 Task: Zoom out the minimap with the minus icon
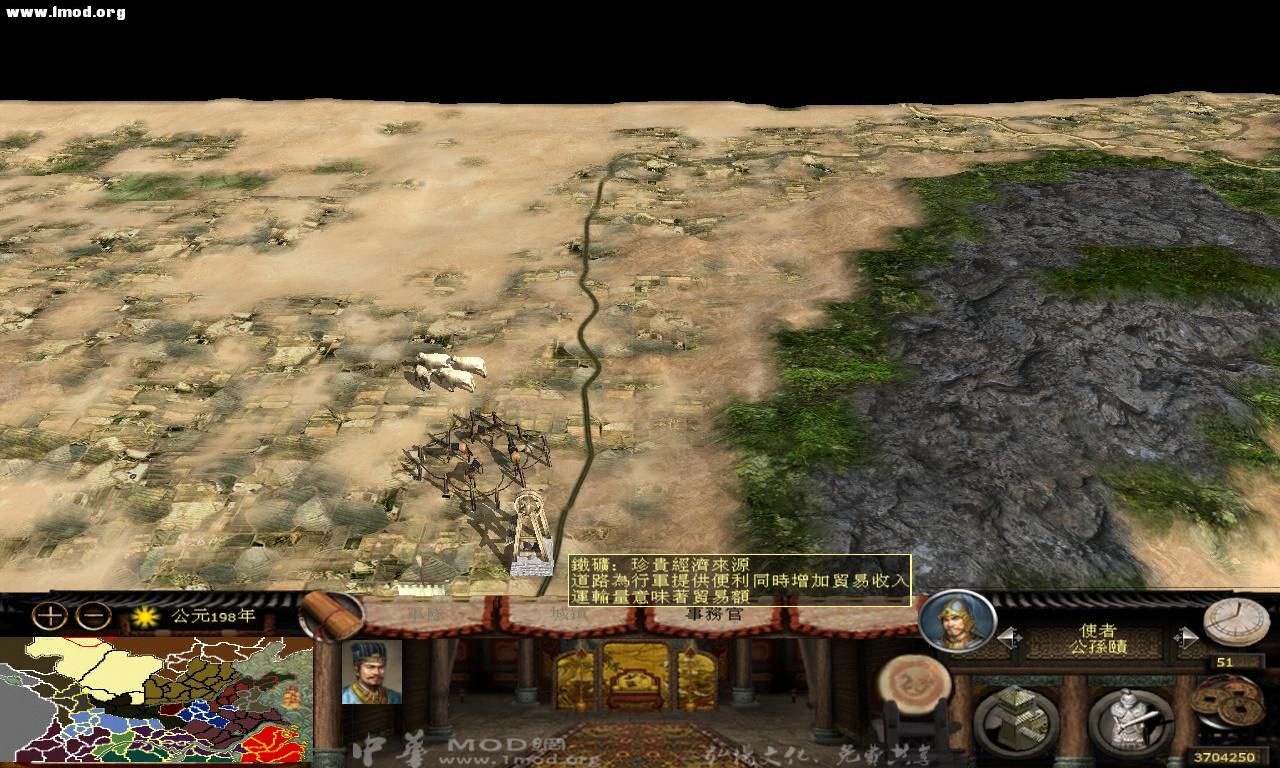(91, 616)
